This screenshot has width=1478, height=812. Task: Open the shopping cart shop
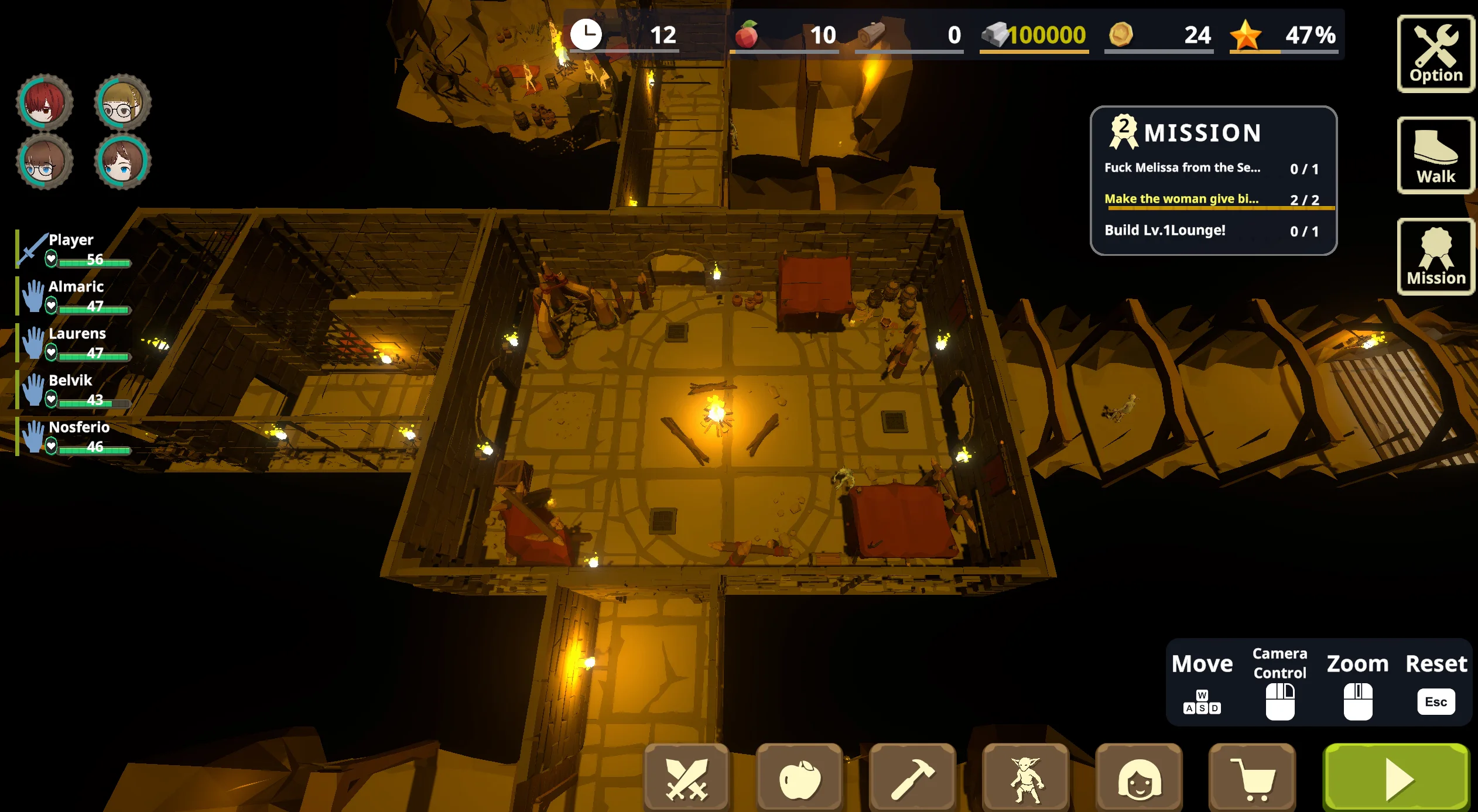coord(1252,778)
